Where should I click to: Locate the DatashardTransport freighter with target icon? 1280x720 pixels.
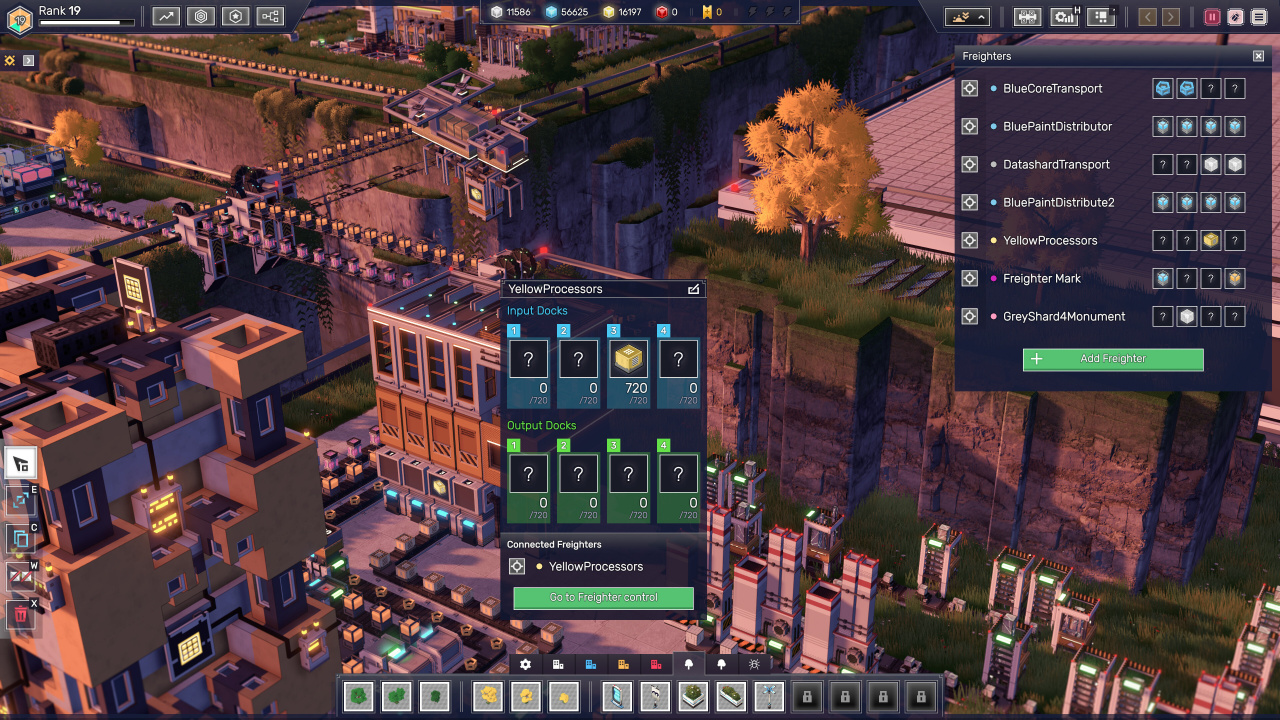pos(969,164)
